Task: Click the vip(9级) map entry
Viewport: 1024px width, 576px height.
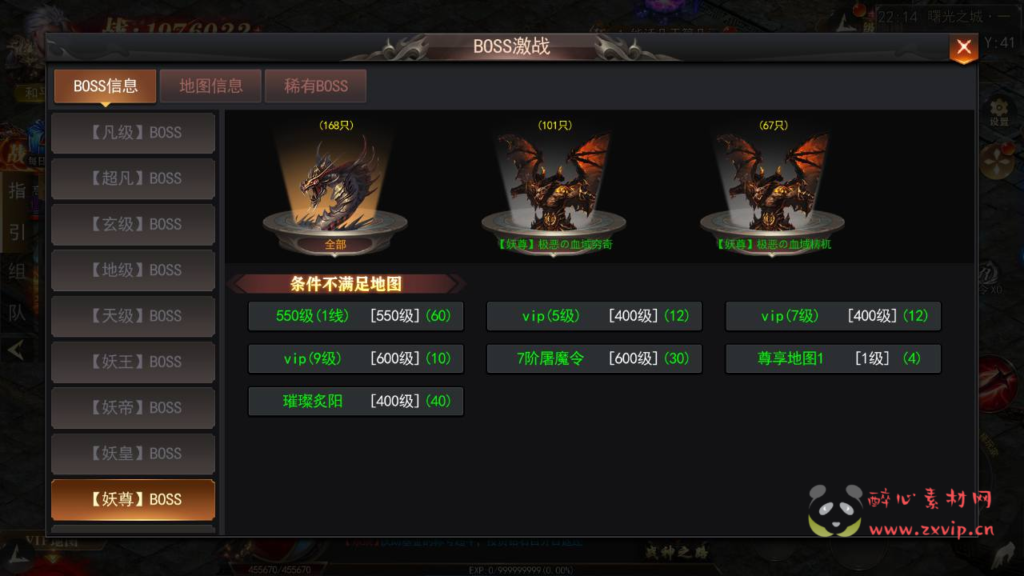Action: click(x=356, y=358)
